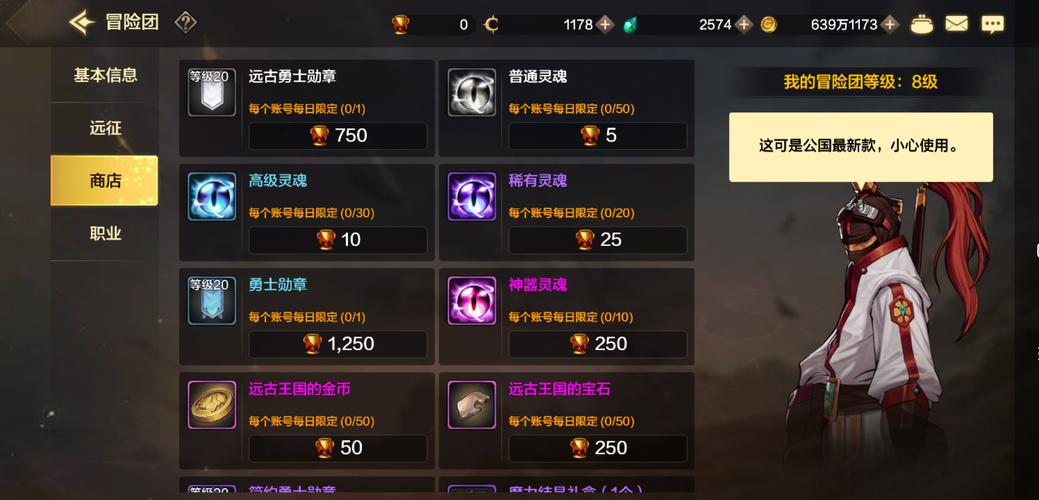Purchase 稀有灵魂 for 25 trophies
Image resolution: width=1039 pixels, height=500 pixels.
coord(597,240)
